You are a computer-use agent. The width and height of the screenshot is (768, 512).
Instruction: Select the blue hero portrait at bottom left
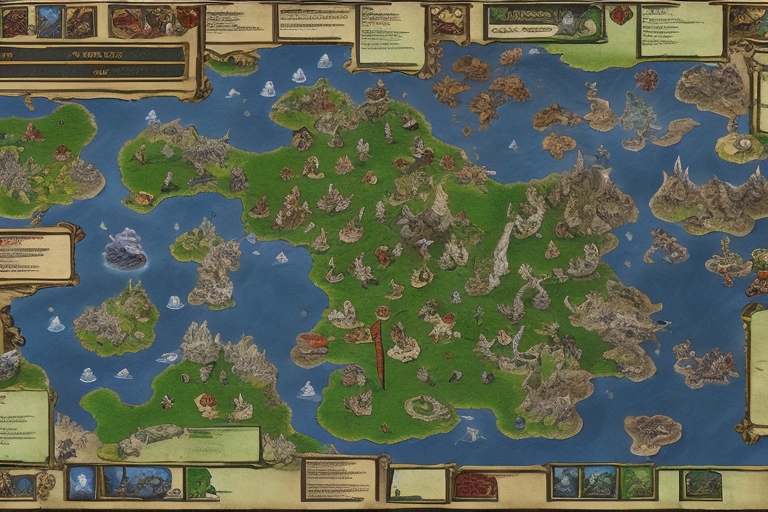click(82, 483)
